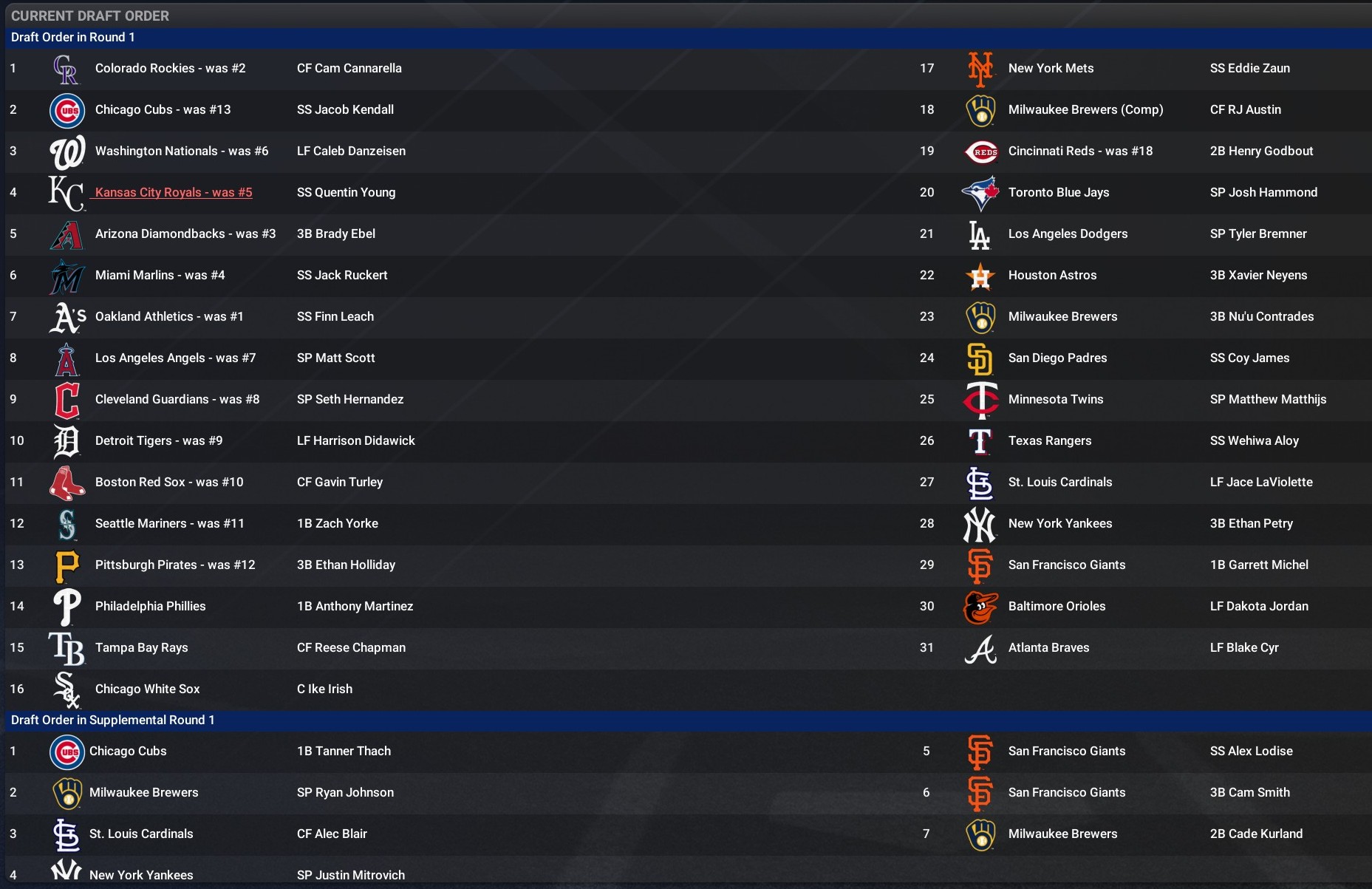Select supplemental pick 1B Tanner Thach

[344, 751]
